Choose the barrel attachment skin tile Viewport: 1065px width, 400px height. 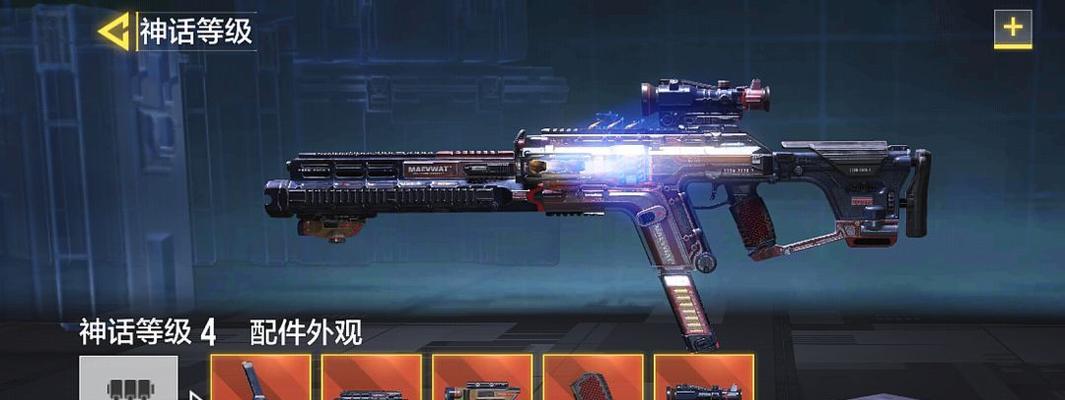(371, 378)
